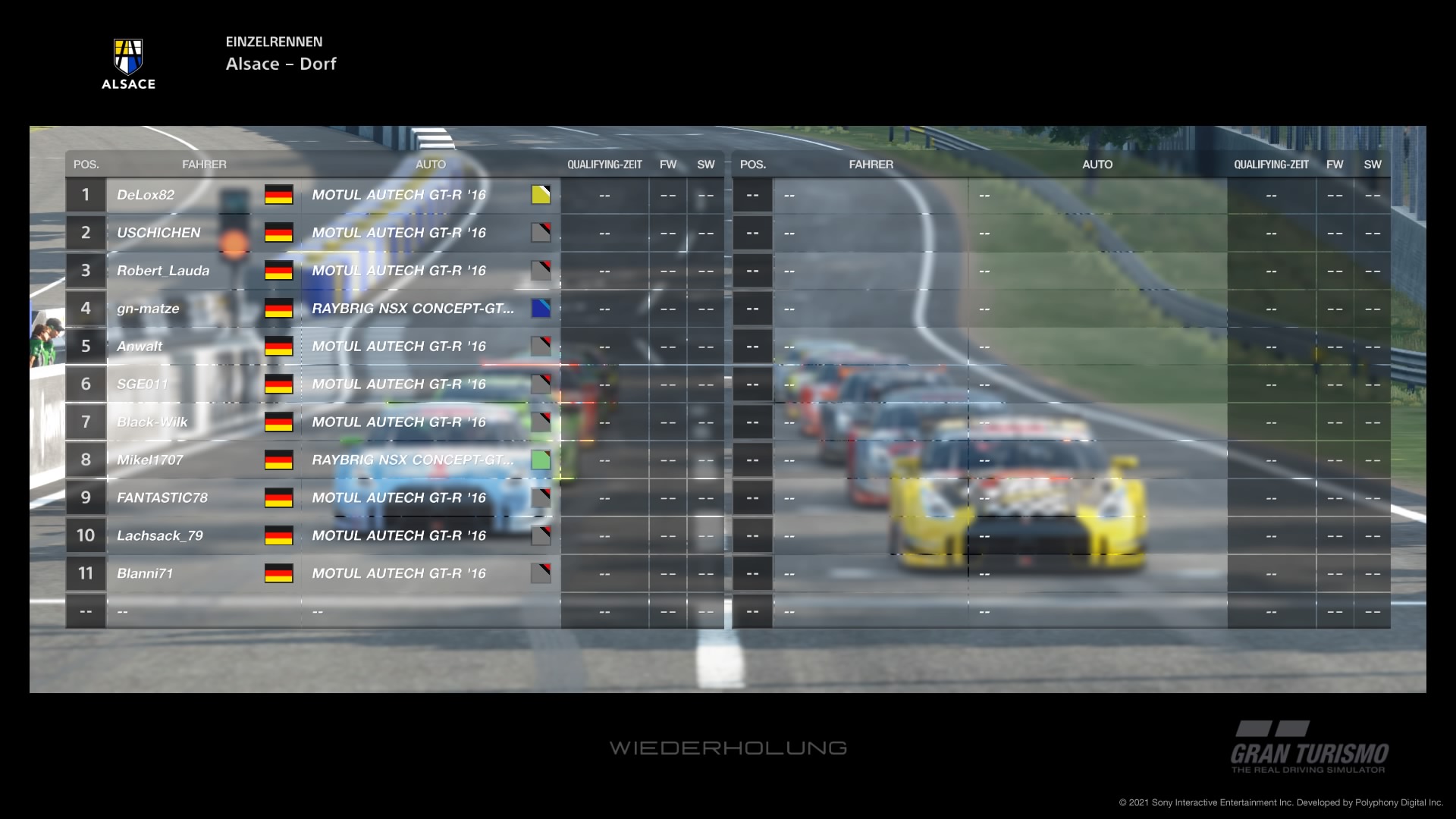Choose SGE011 from the driver list

(x=142, y=384)
